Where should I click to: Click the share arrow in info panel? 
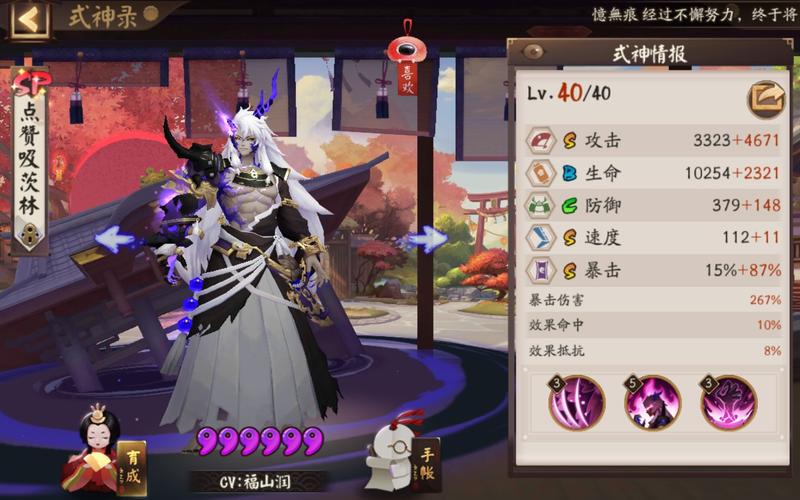pyautogui.click(x=766, y=99)
